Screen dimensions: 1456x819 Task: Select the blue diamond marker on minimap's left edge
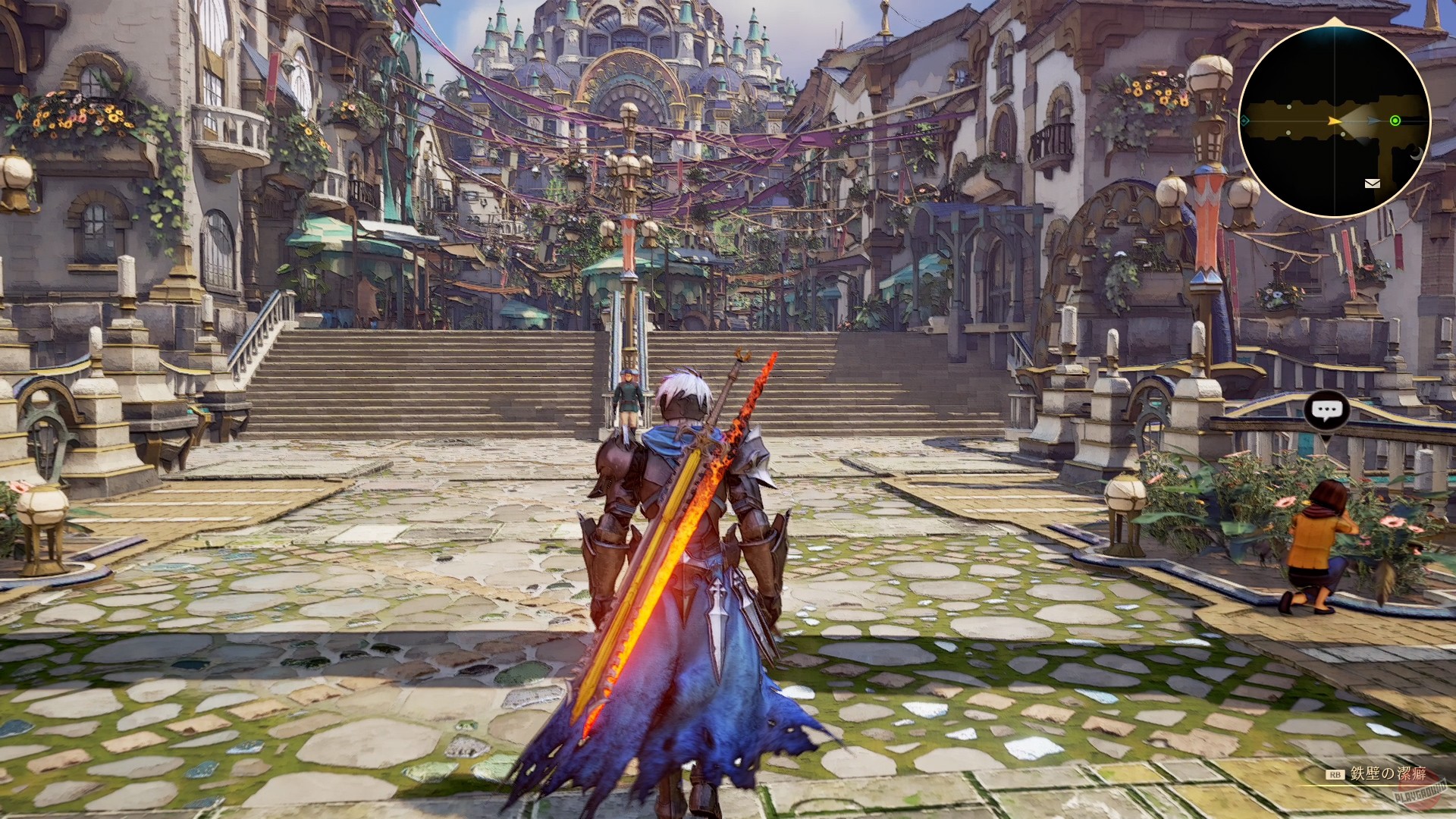[x=1244, y=121]
